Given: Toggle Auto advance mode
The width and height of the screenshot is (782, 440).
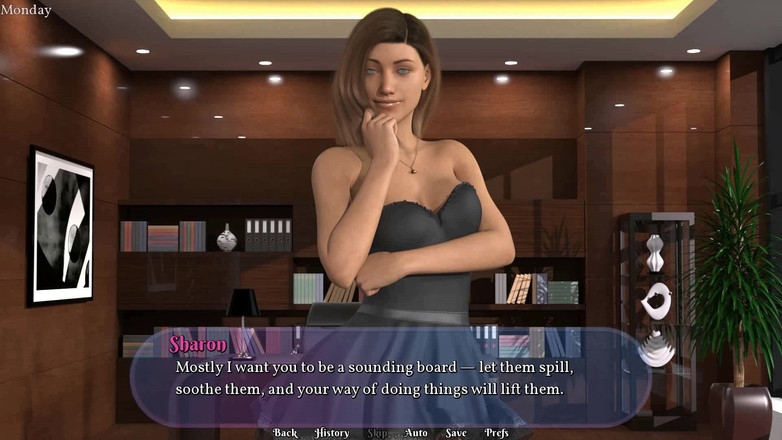Looking at the screenshot, I should (x=416, y=433).
